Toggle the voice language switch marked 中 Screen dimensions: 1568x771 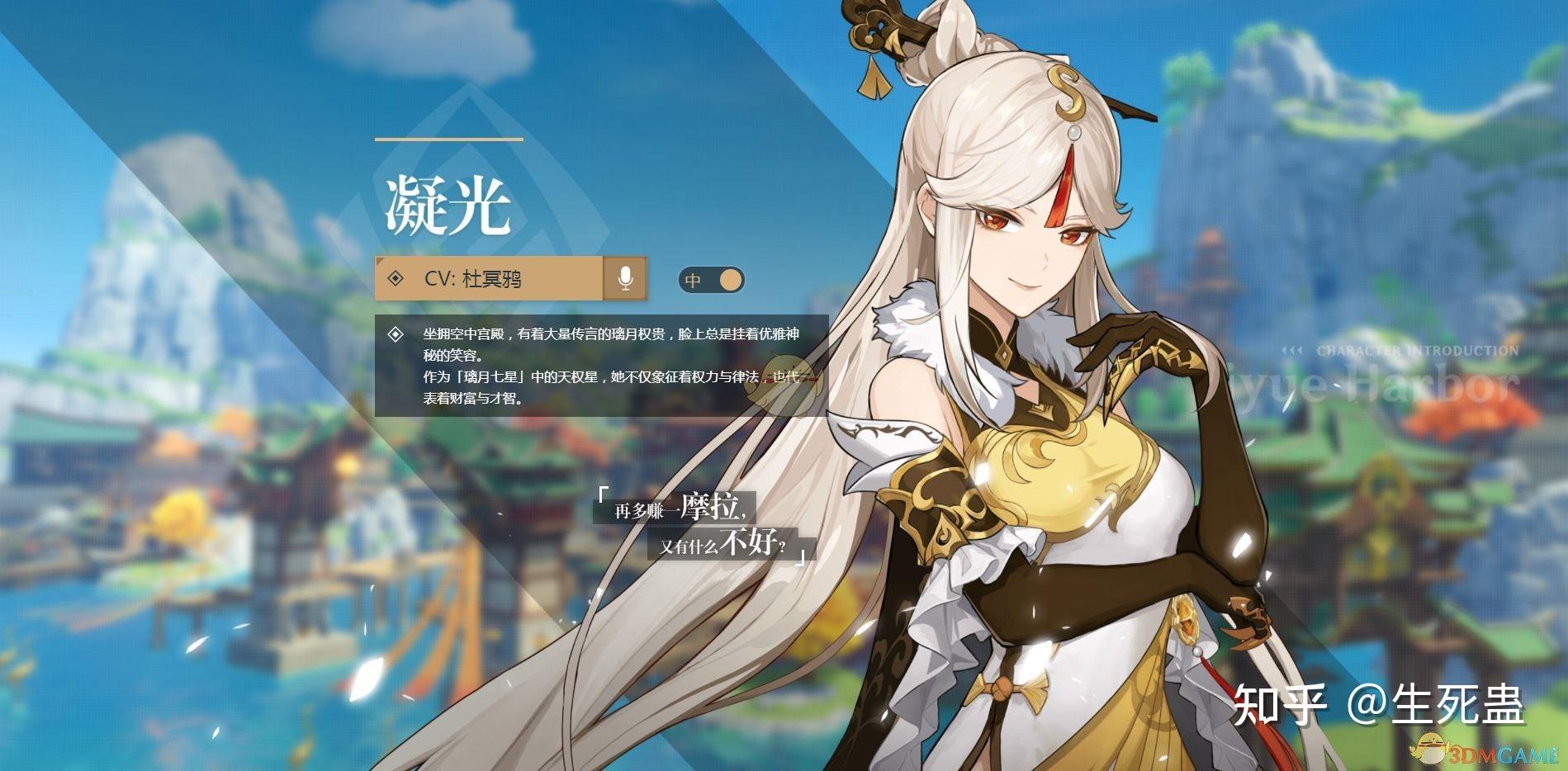(711, 280)
